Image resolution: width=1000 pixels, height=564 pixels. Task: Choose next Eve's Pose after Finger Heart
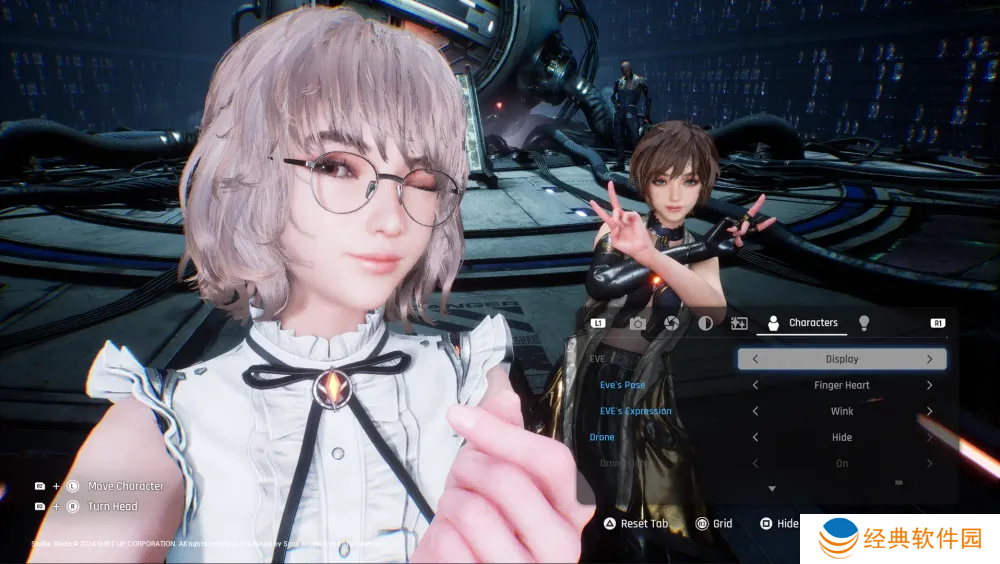929,385
